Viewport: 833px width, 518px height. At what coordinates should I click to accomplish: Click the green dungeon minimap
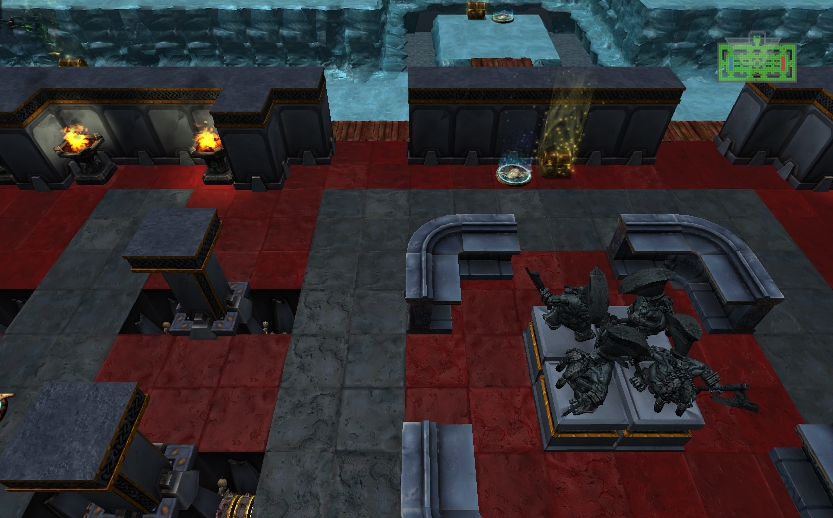(x=757, y=61)
